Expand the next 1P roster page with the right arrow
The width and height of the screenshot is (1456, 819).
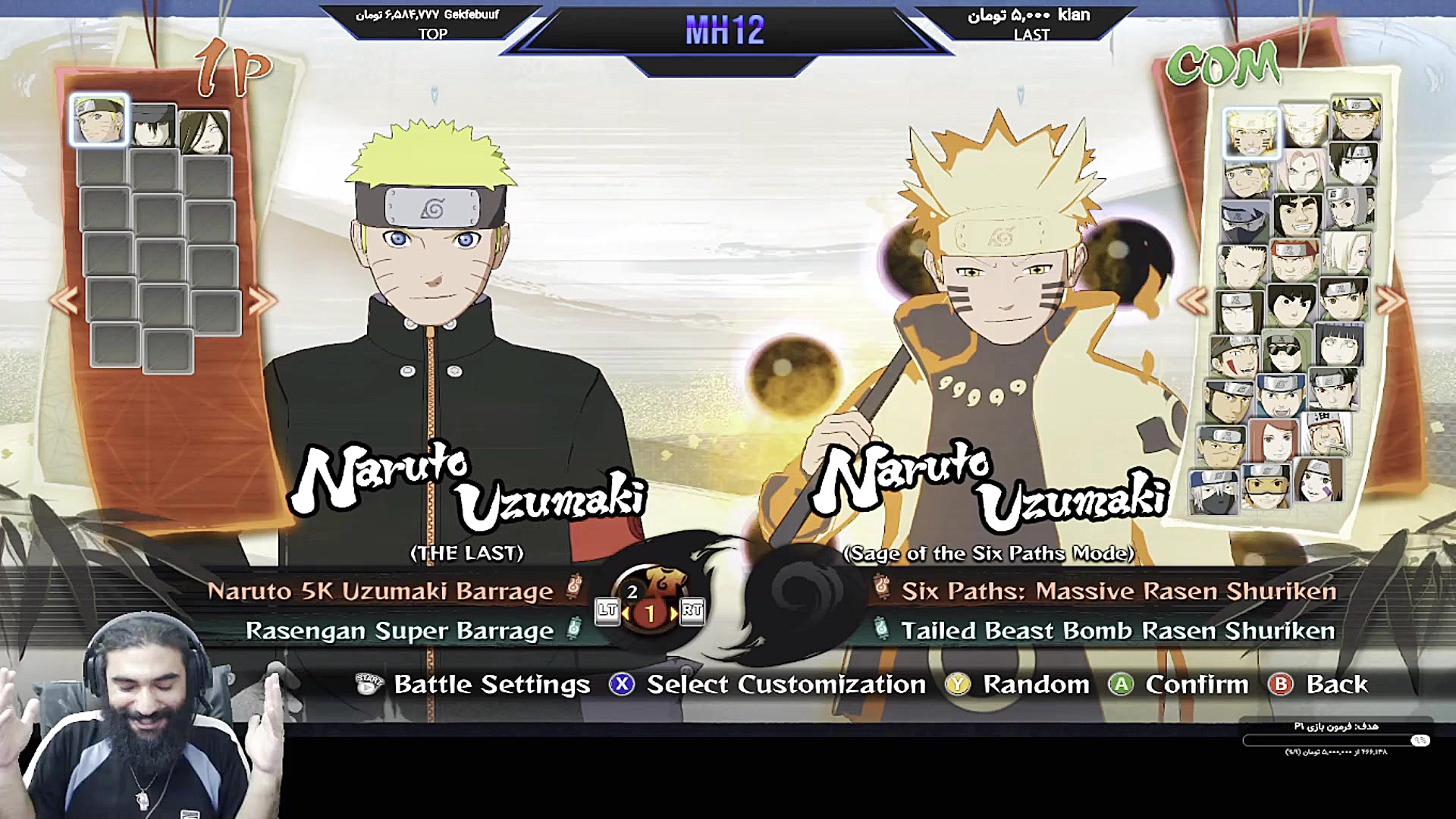click(258, 300)
